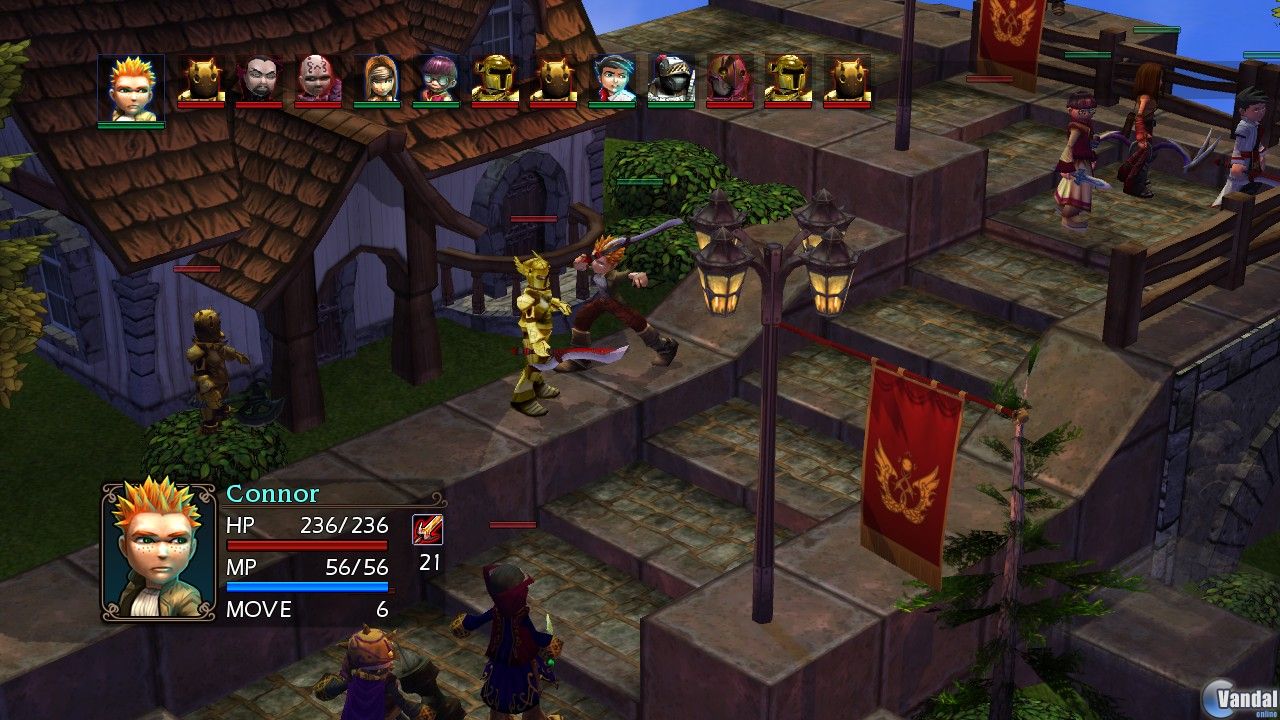Click the Connor name label
The width and height of the screenshot is (1280, 720).
(272, 493)
